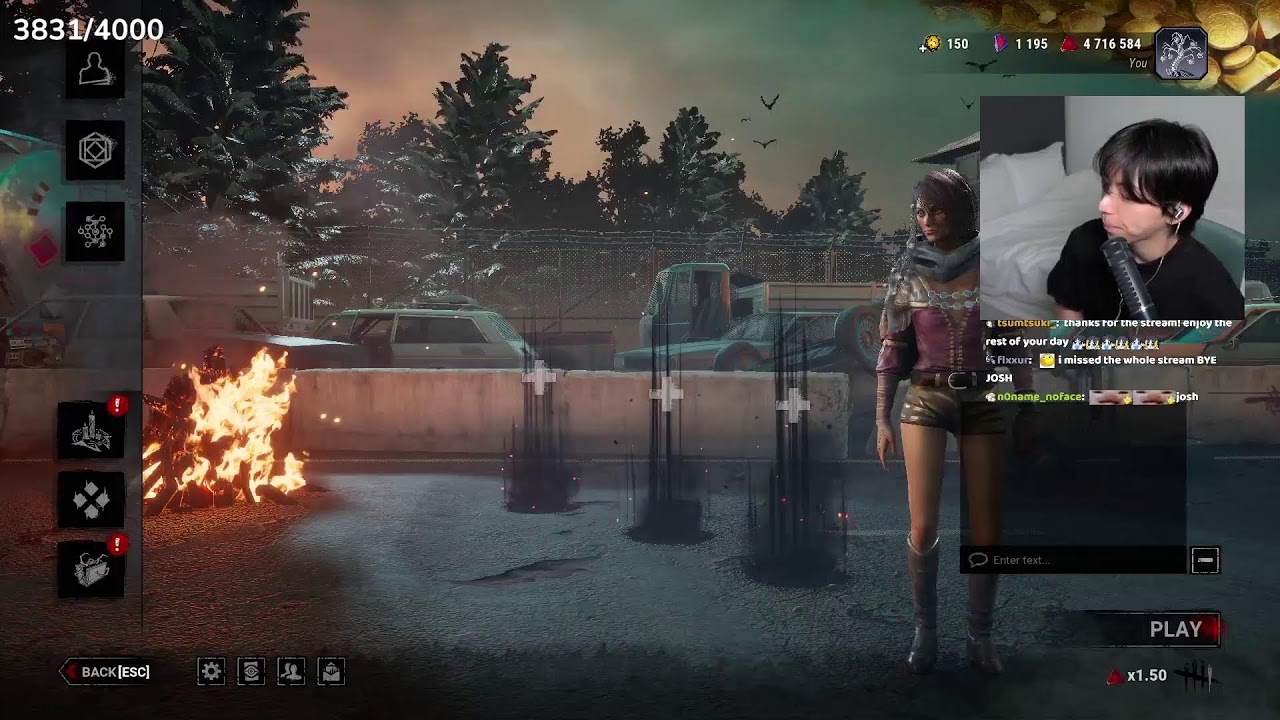Image resolution: width=1280 pixels, height=720 pixels.
Task: Minimize the lobby chat box
Action: tap(1205, 560)
